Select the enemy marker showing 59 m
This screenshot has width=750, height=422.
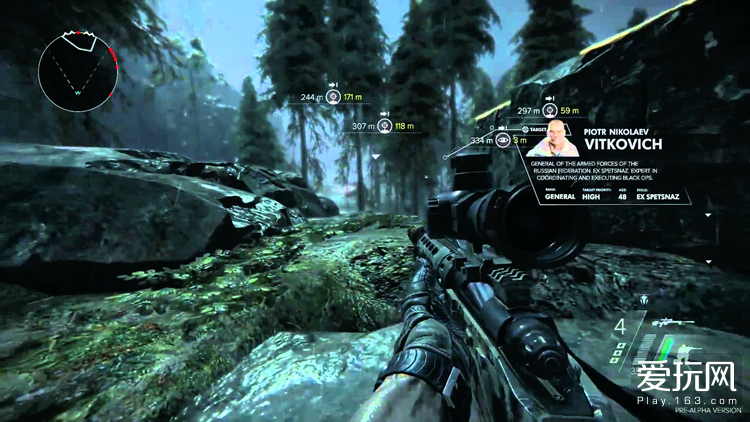(551, 110)
